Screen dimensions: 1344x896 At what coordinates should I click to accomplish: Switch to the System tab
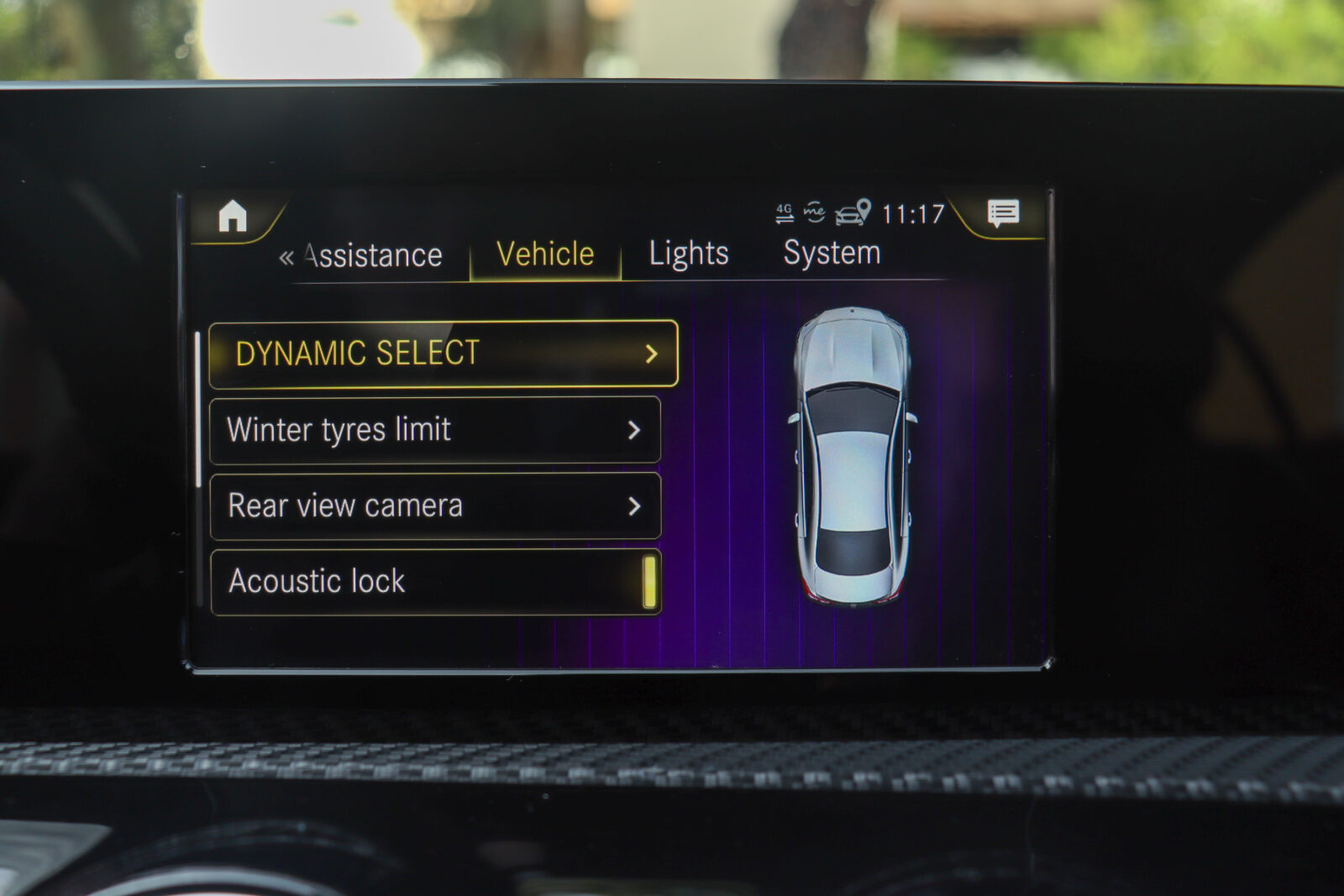(832, 253)
